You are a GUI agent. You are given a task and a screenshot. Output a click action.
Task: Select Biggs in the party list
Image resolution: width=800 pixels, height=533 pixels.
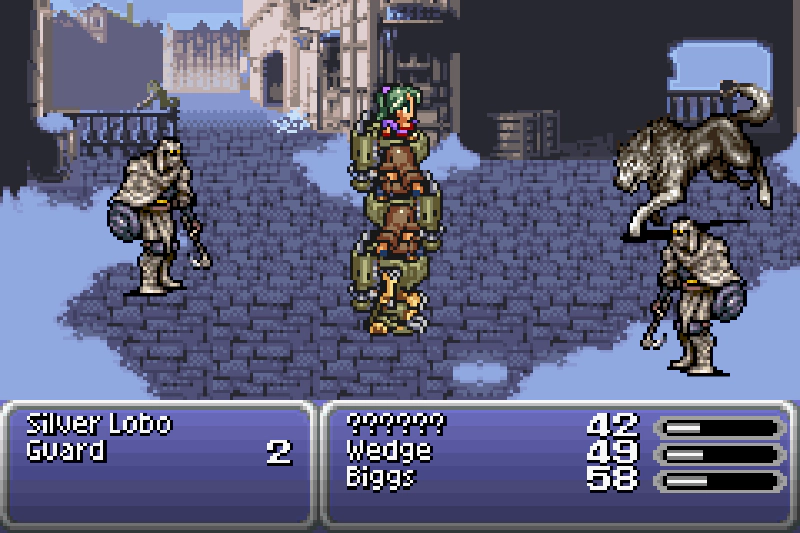click(x=382, y=478)
